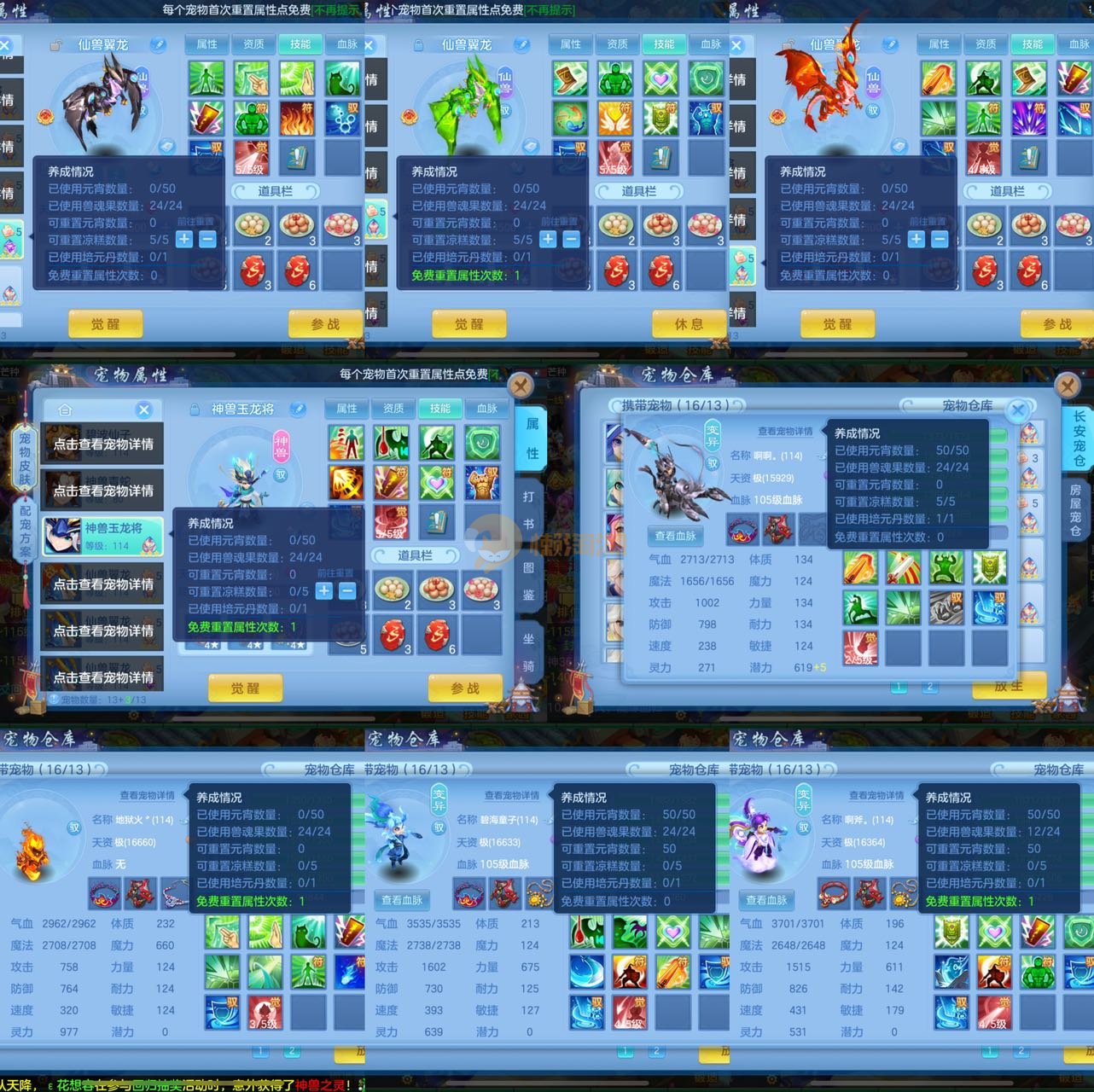Image resolution: width=1094 pixels, height=1092 pixels.
Task: Open the 图鉴 codex side tab
Action: pyautogui.click(x=528, y=580)
